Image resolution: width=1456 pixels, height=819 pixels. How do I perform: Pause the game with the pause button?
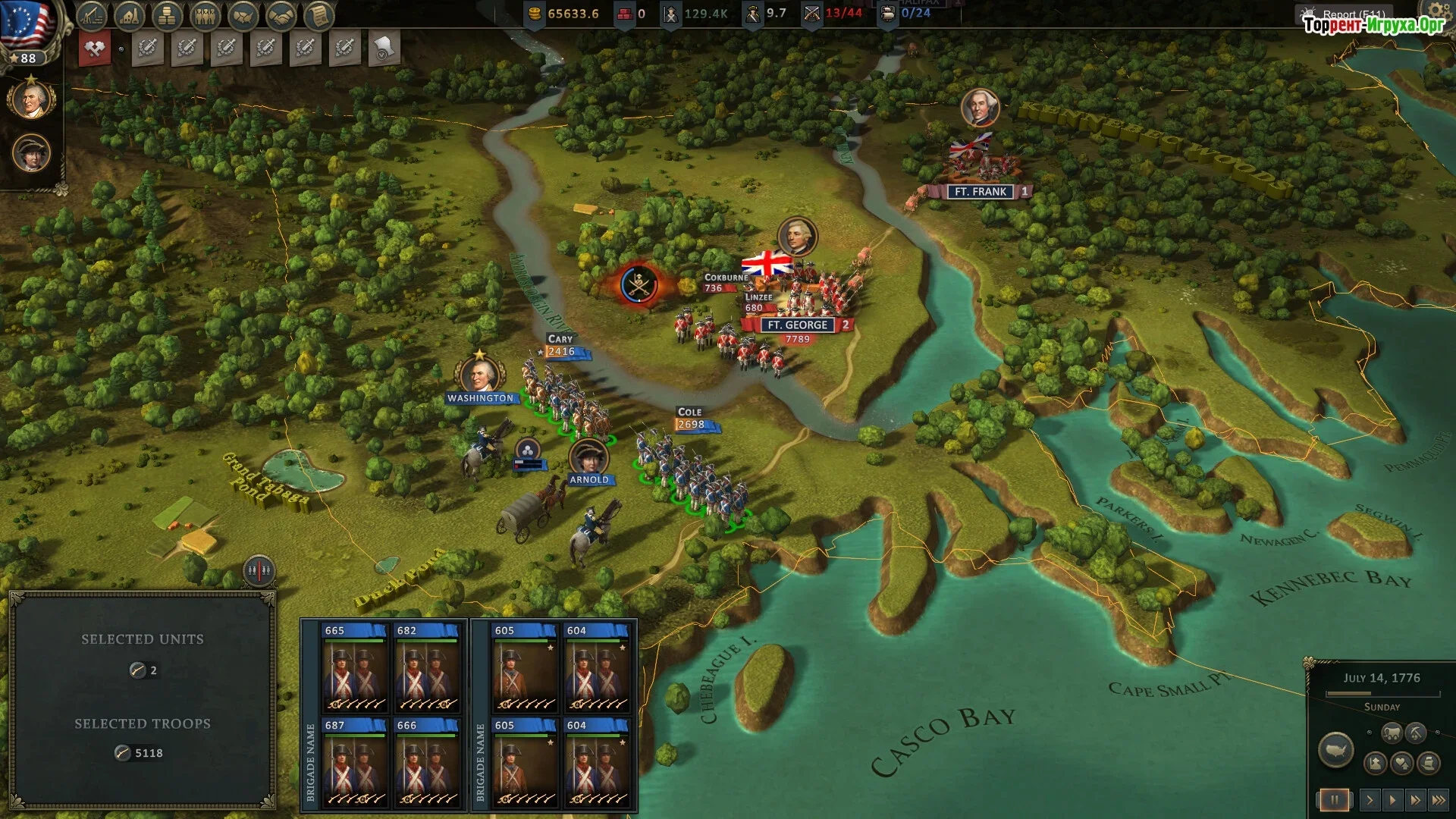[x=1334, y=800]
